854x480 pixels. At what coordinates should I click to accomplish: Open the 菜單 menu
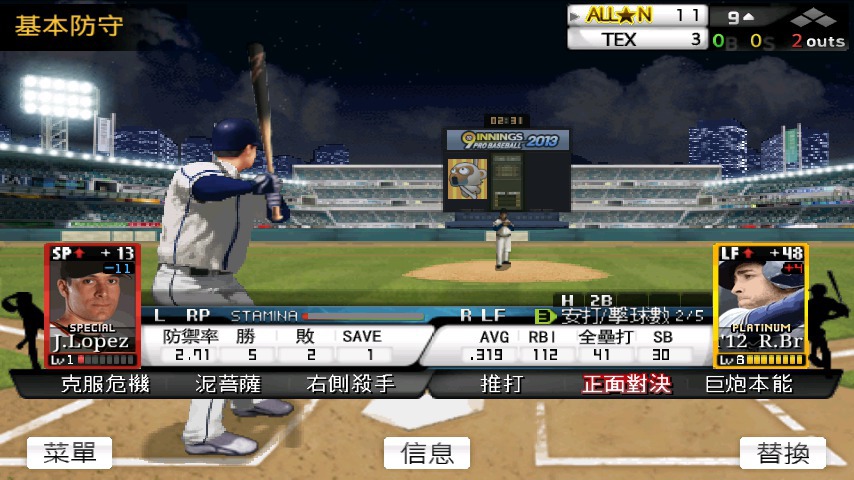pyautogui.click(x=70, y=453)
